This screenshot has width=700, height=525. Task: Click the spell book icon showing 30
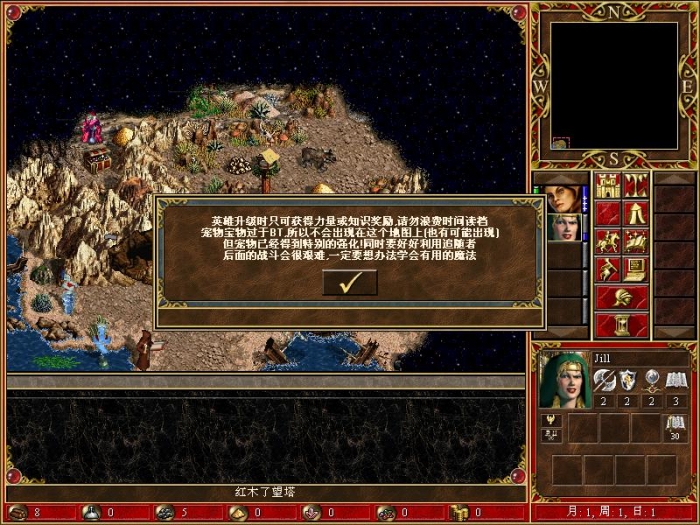pos(676,428)
